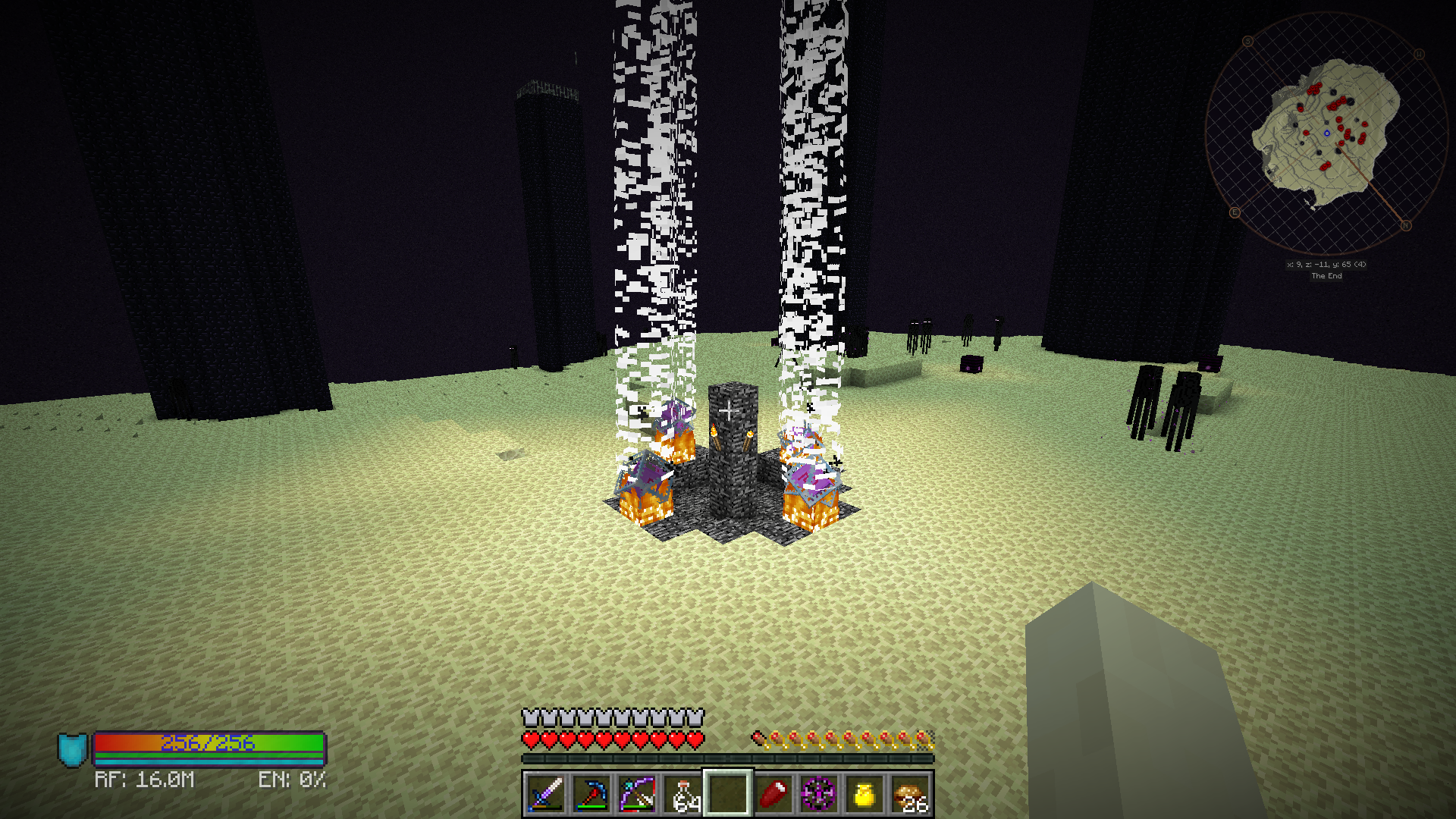Viewport: 1456px width, 819px height.
Task: Choose the yellow sack hotbar slot
Action: point(864,794)
